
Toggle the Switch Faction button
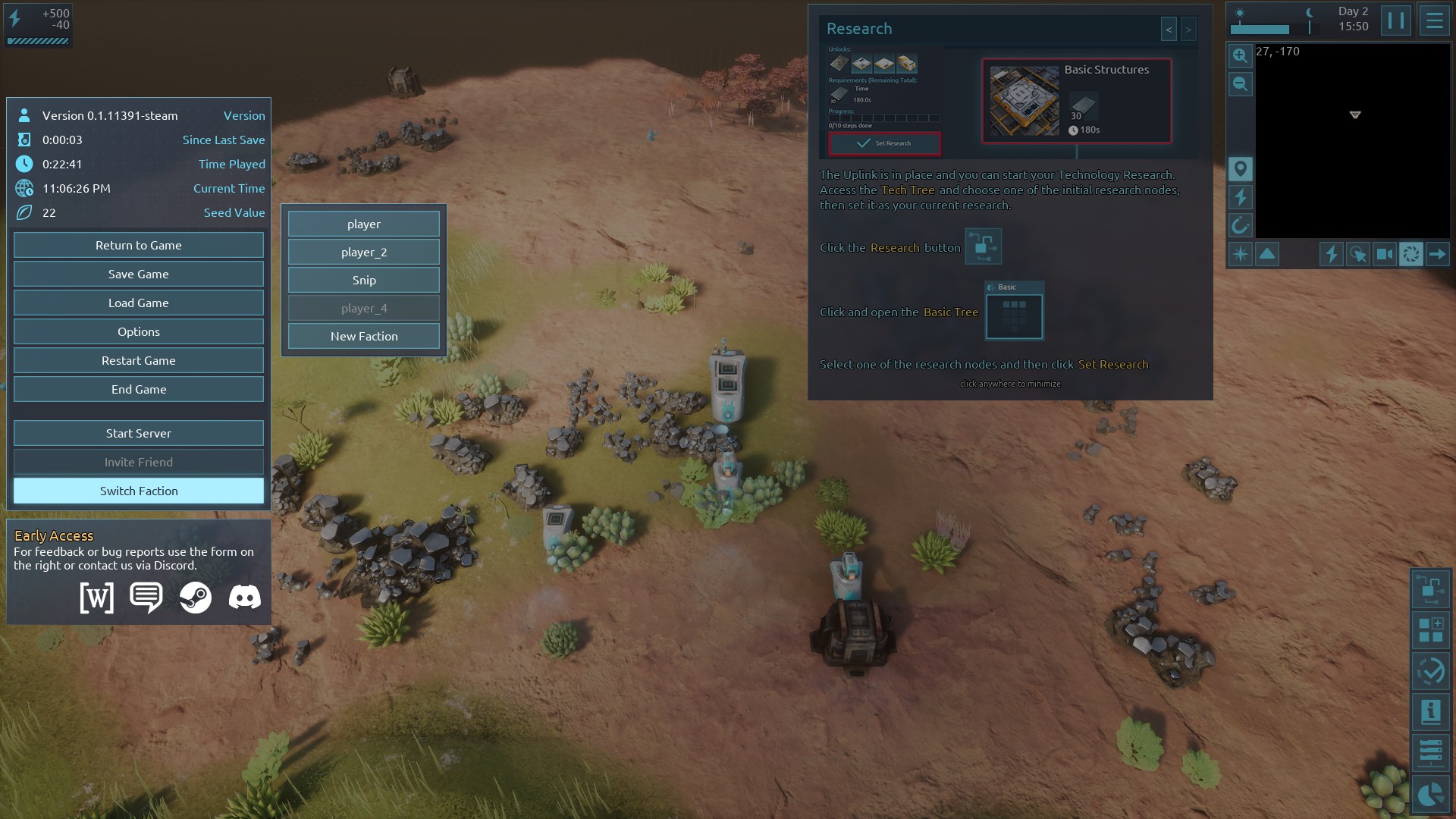139,491
